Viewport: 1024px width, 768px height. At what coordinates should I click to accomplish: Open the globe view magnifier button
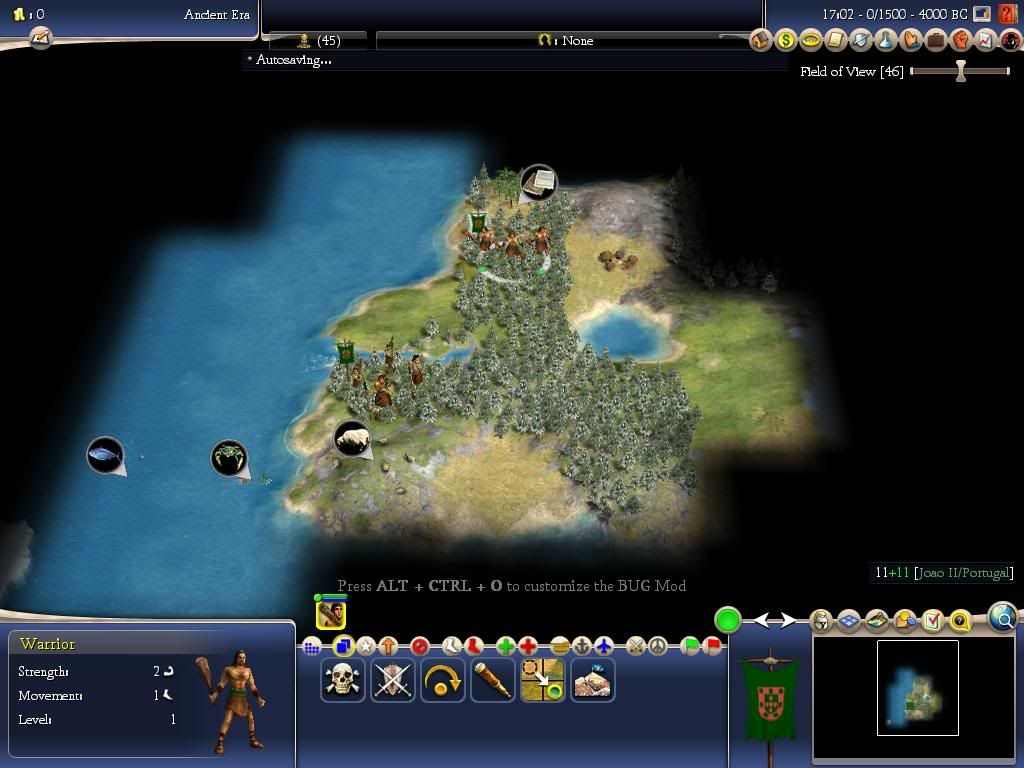point(1003,618)
